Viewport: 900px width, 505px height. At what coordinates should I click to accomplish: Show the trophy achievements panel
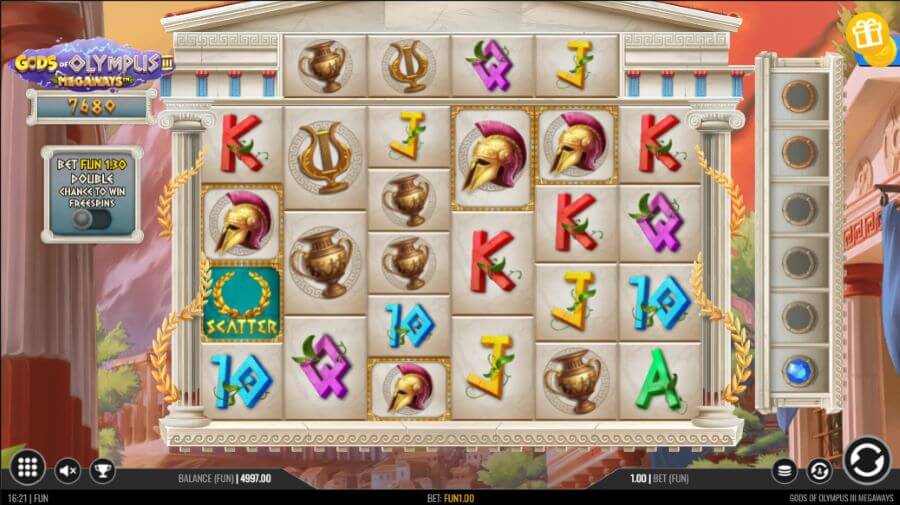click(101, 469)
